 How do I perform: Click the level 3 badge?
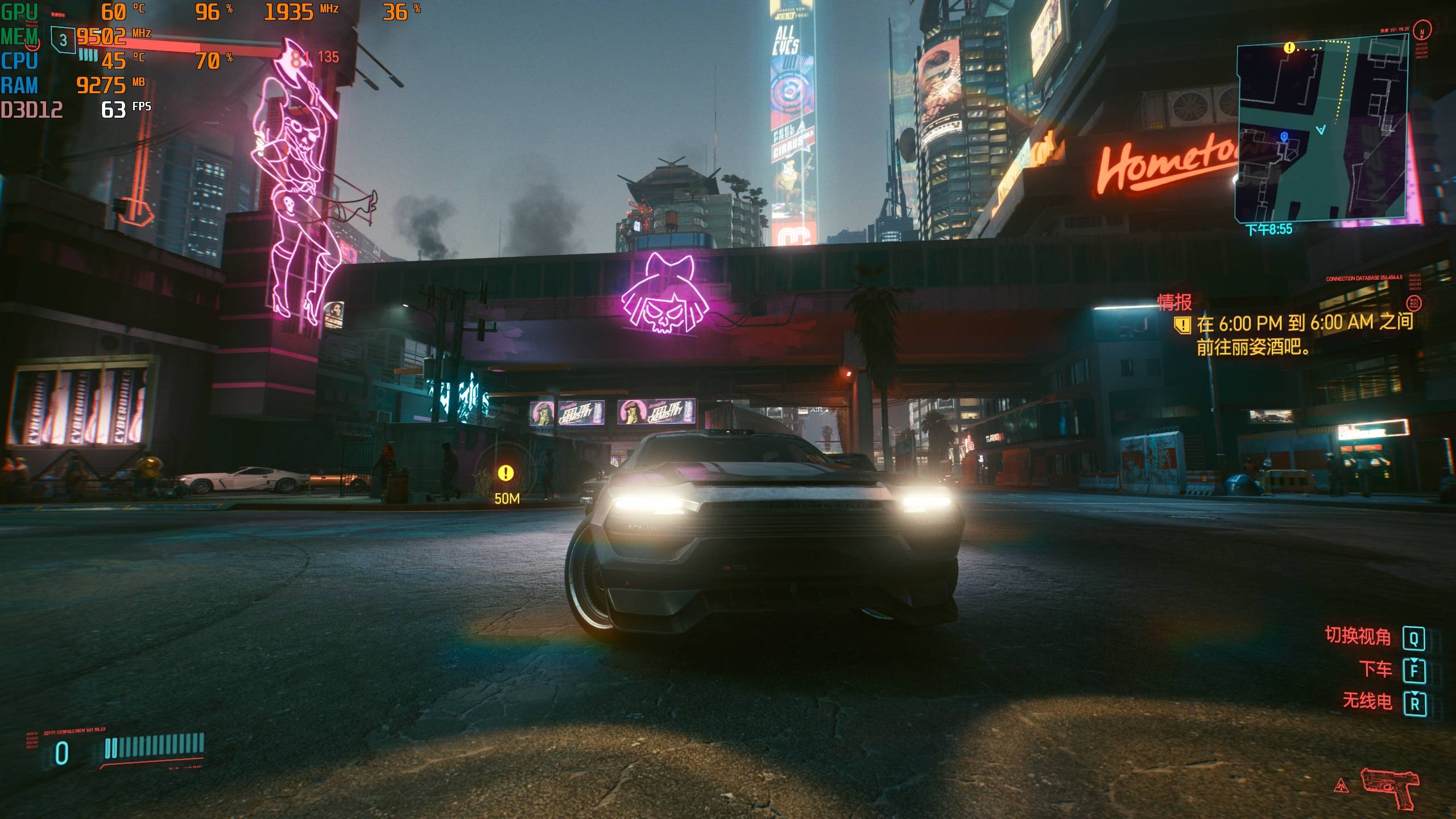(63, 40)
